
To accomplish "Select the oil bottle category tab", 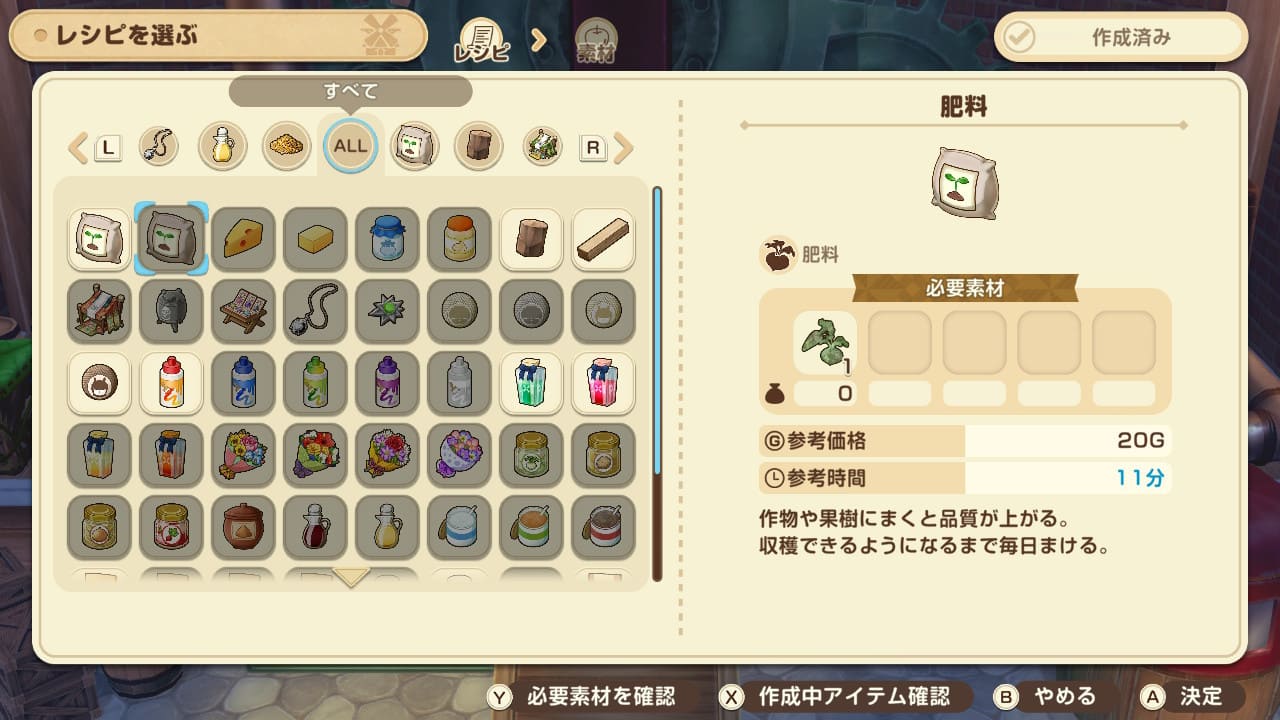I will click(222, 147).
